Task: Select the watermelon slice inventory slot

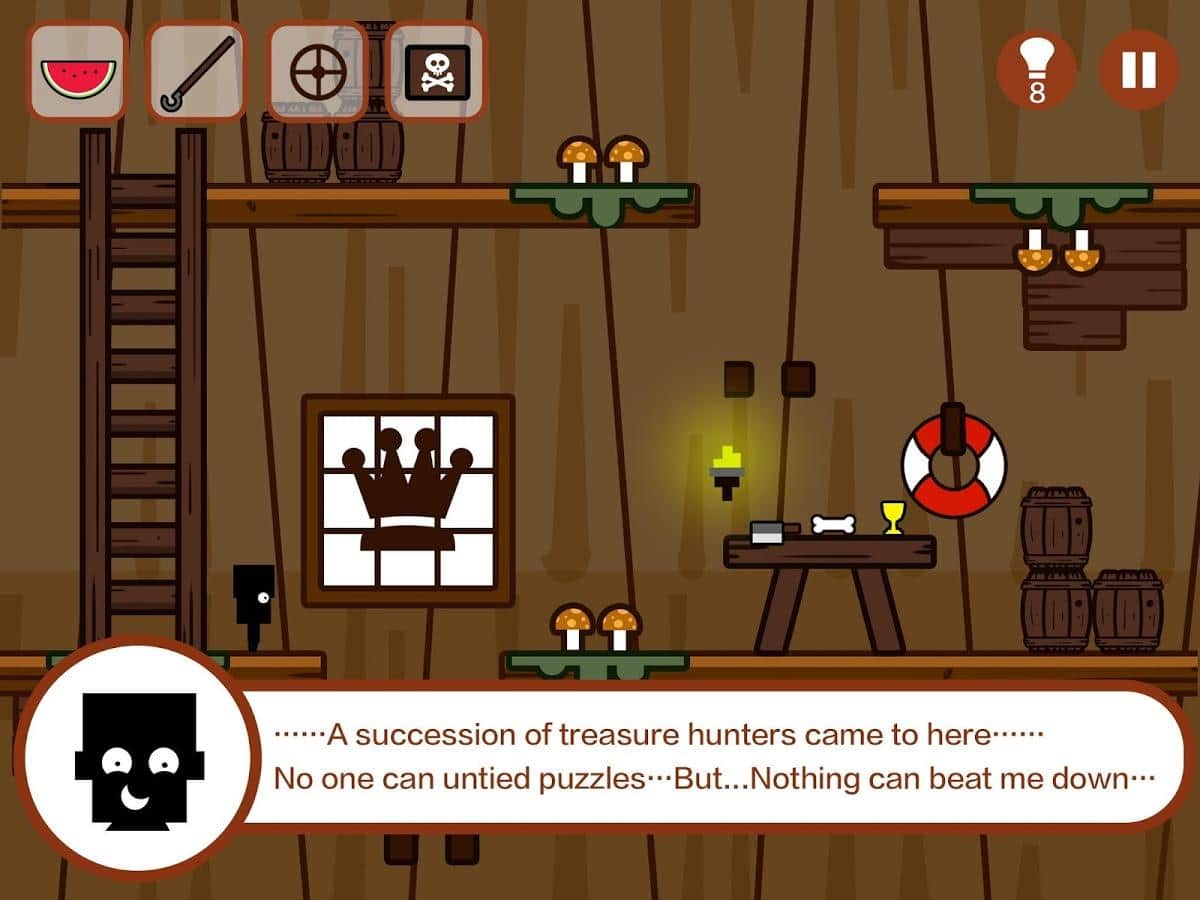Action: point(77,72)
